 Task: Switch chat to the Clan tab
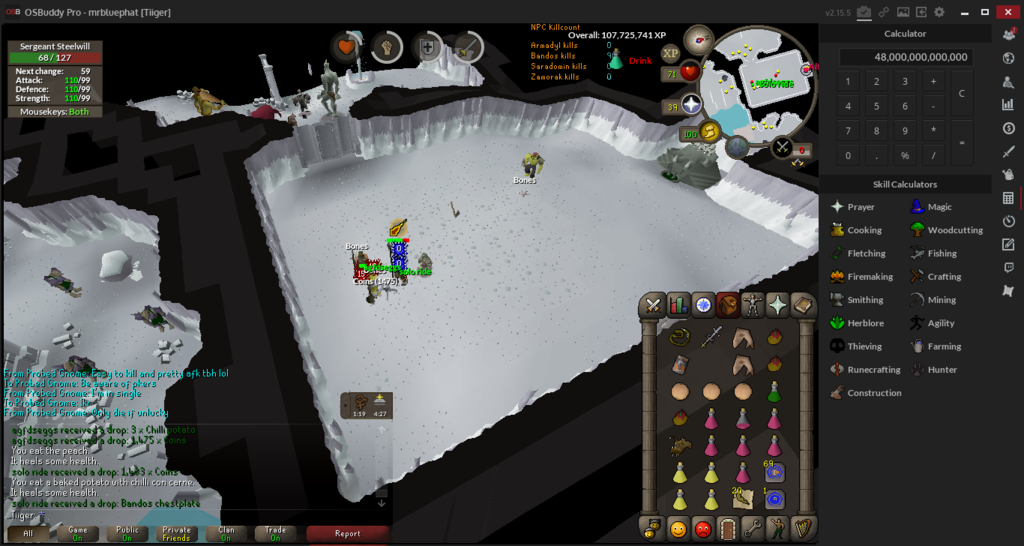(227, 533)
